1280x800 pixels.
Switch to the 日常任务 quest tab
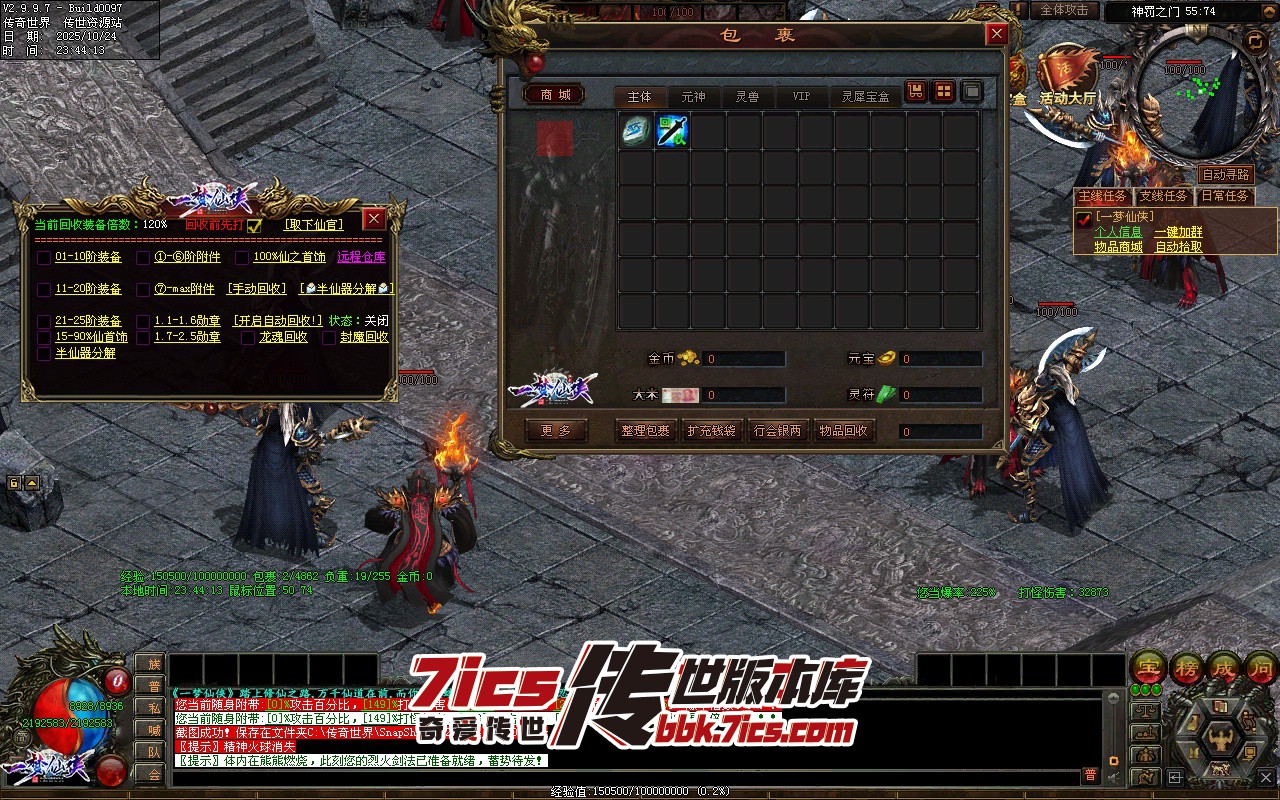[1224, 196]
